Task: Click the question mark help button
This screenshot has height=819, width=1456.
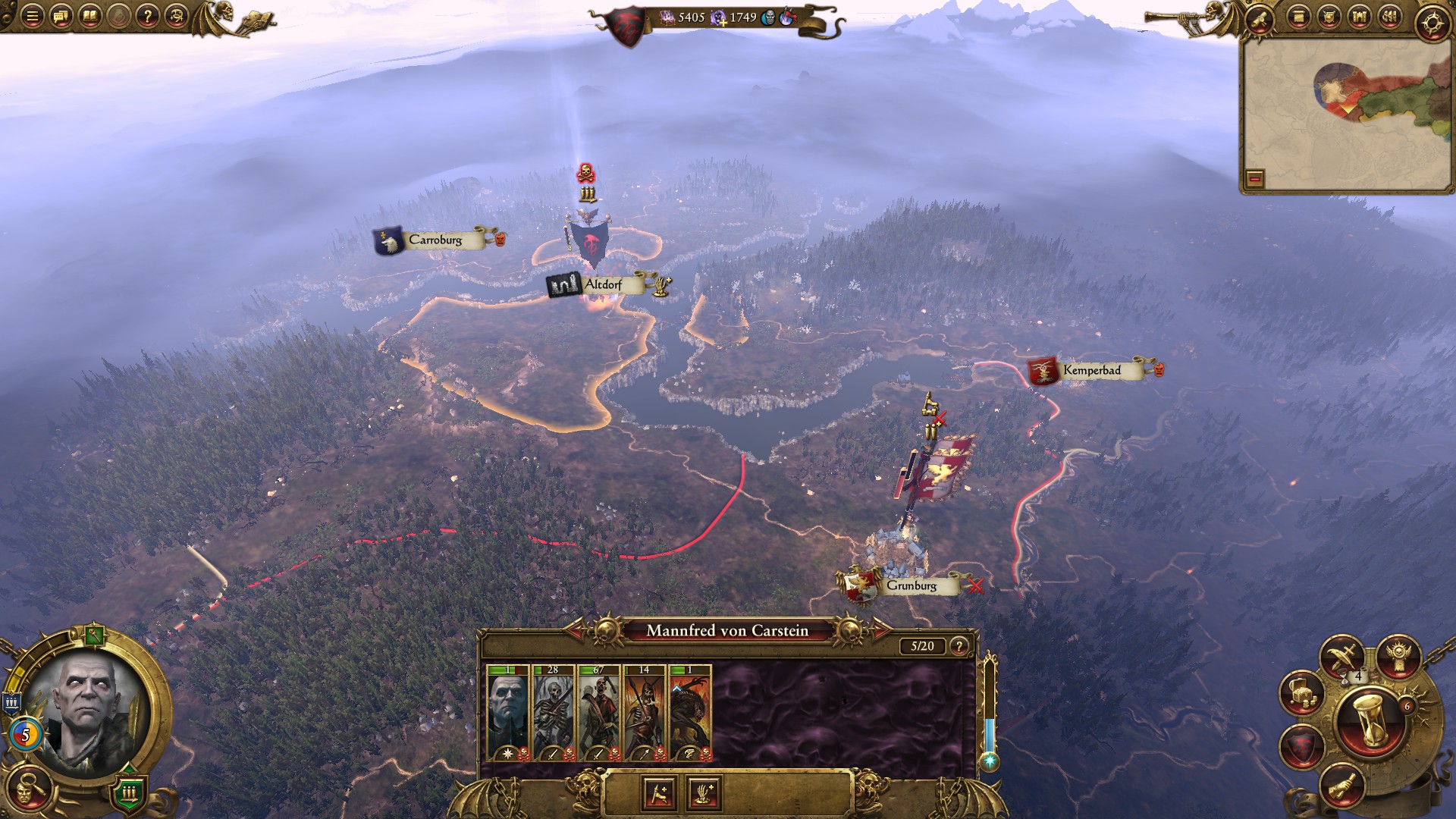Action: 148,16
